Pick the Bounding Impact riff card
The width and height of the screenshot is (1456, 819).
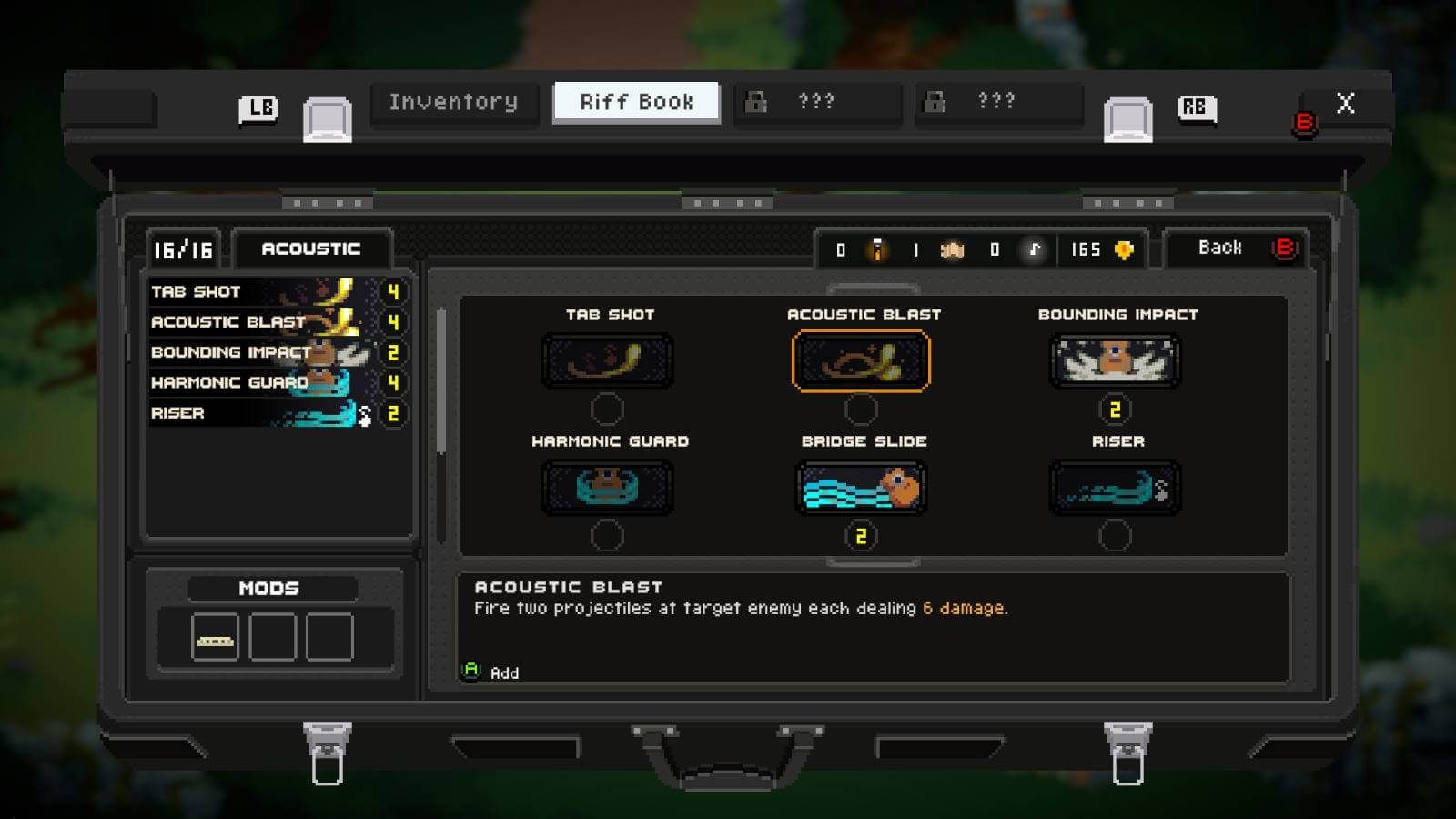(1116, 361)
